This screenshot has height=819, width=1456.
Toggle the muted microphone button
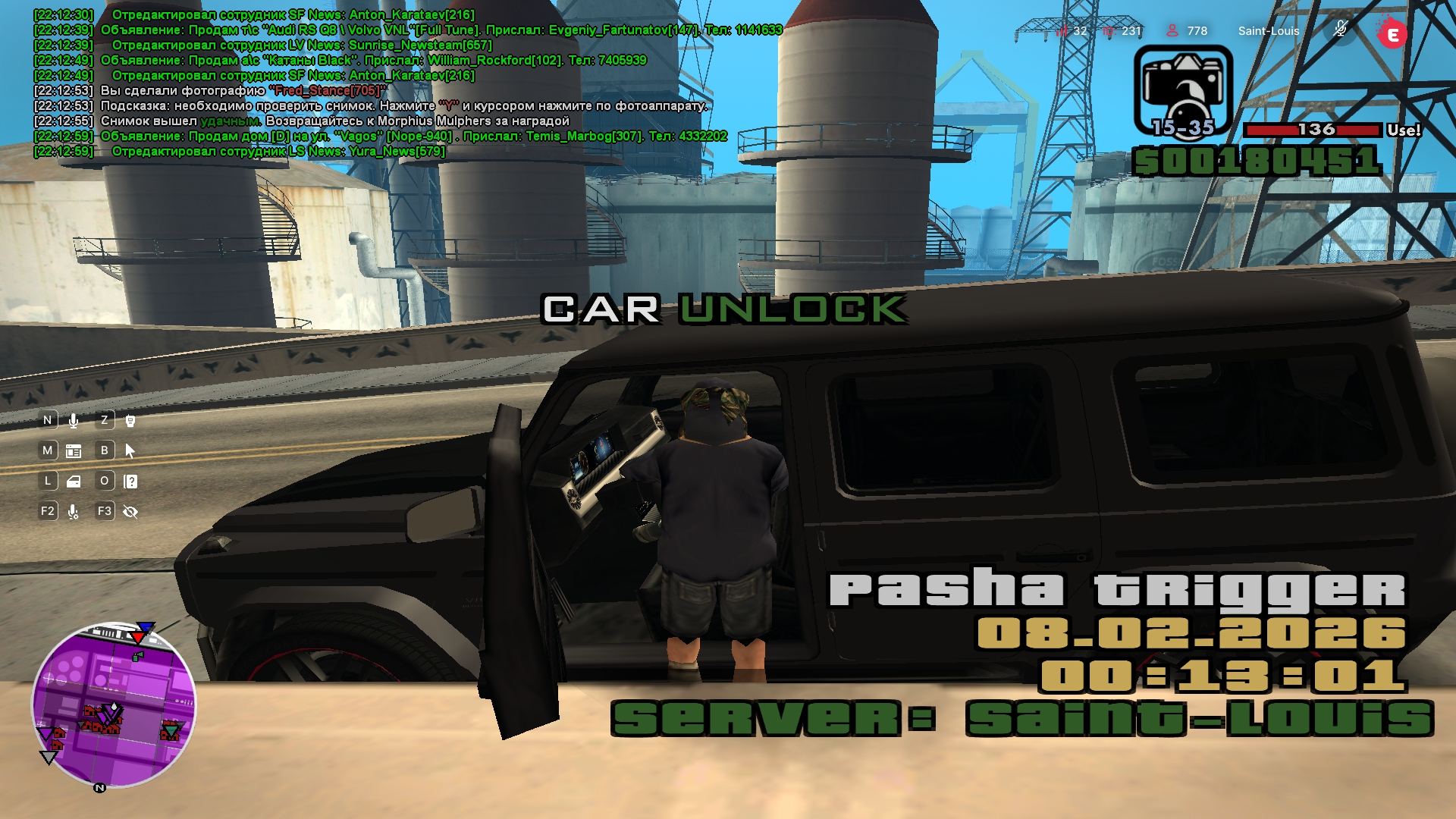click(x=1340, y=30)
